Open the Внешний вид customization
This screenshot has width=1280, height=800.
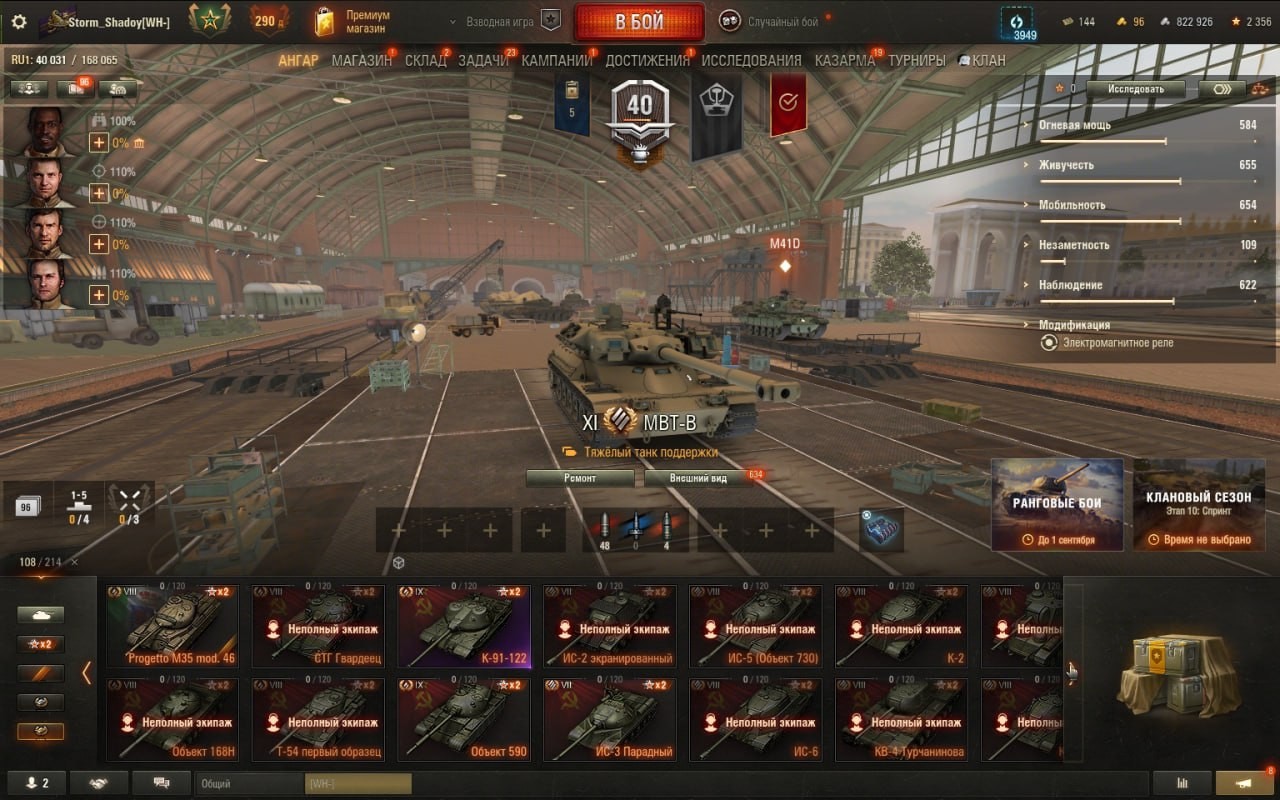point(699,478)
